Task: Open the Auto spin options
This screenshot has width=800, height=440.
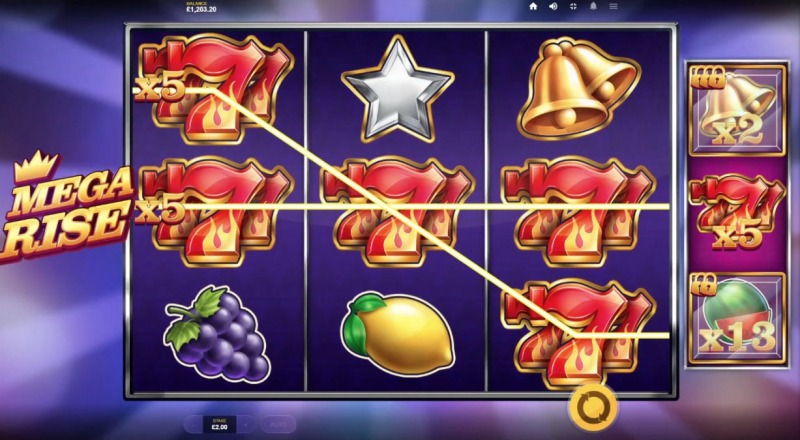Action: (x=279, y=423)
